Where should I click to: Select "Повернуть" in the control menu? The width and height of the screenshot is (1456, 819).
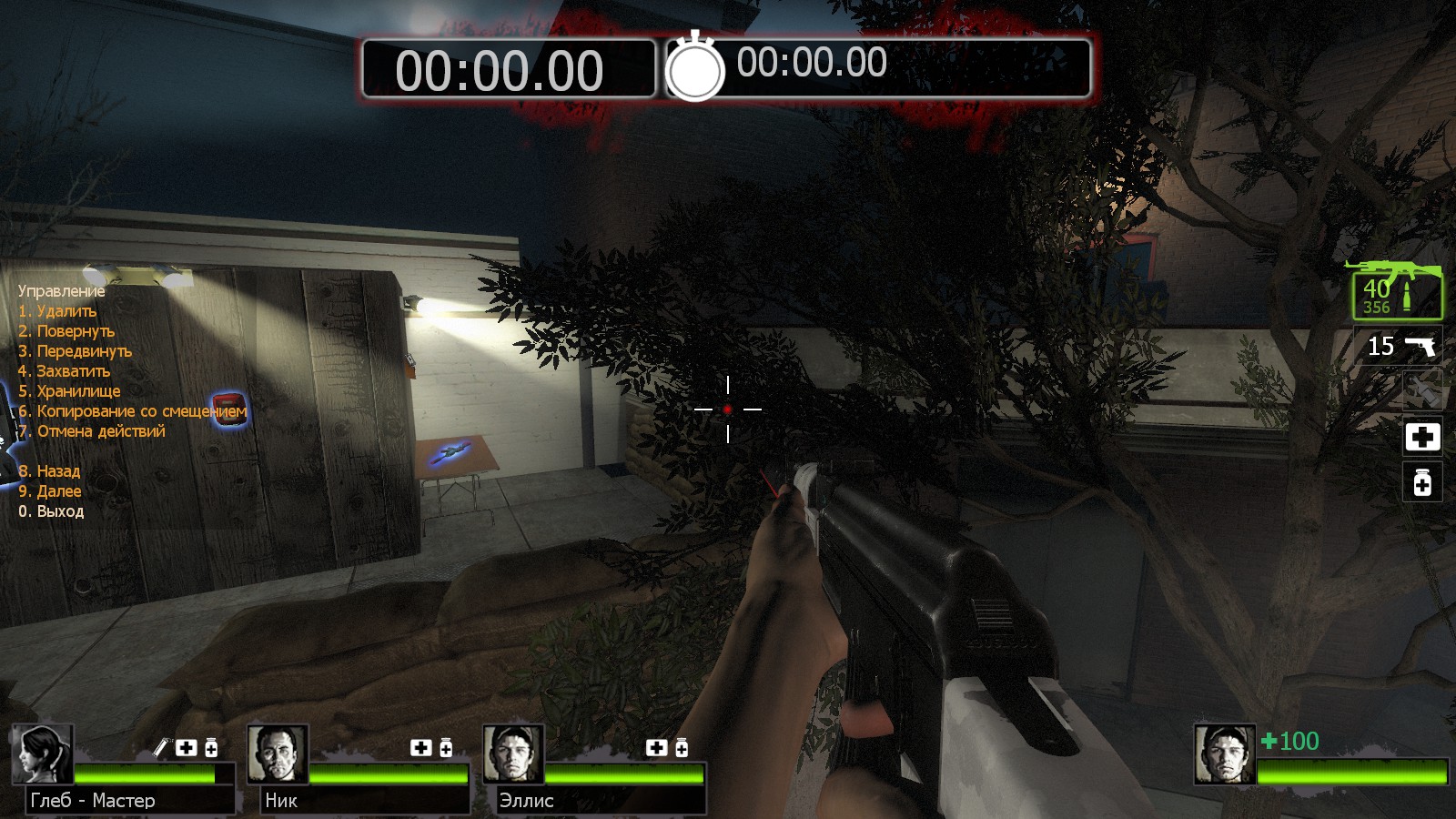66,331
